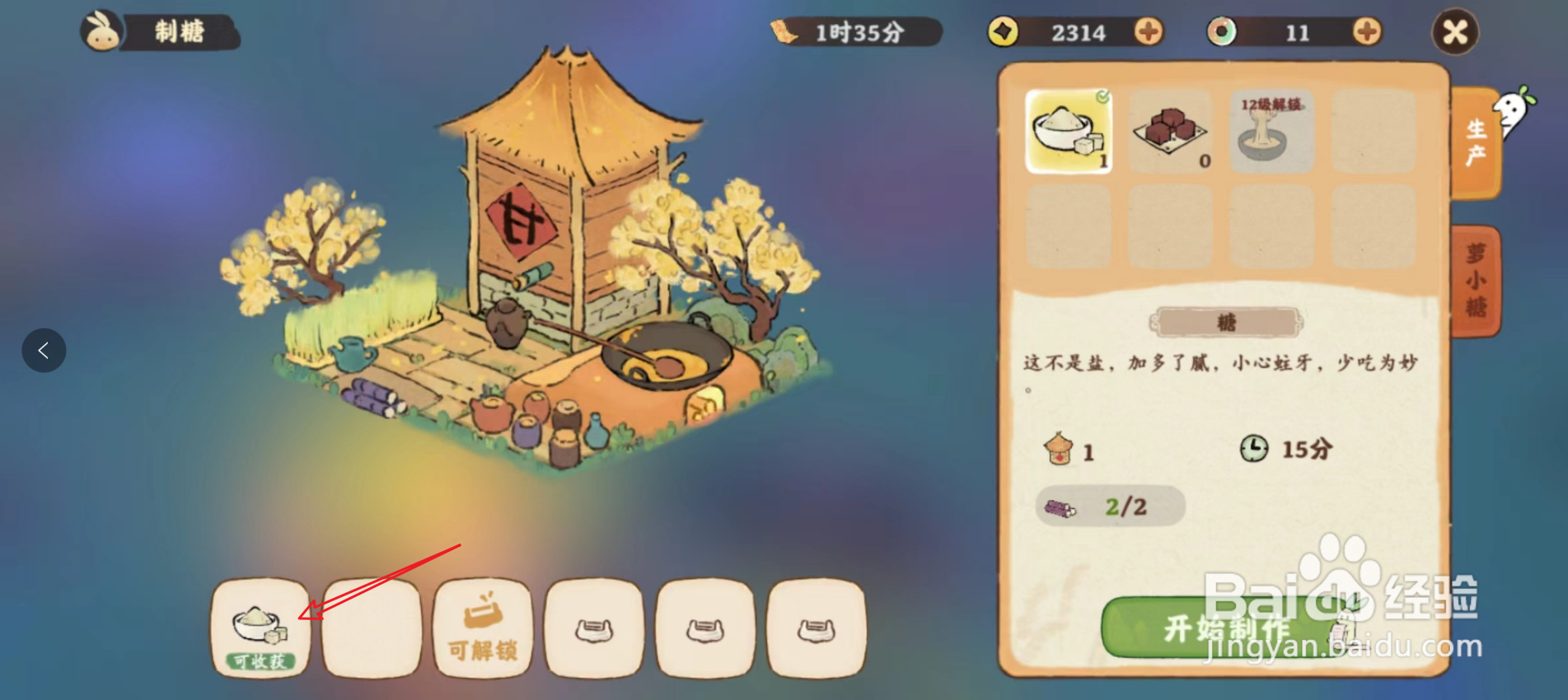Open the plus button beside the 11 currency

point(1364,32)
